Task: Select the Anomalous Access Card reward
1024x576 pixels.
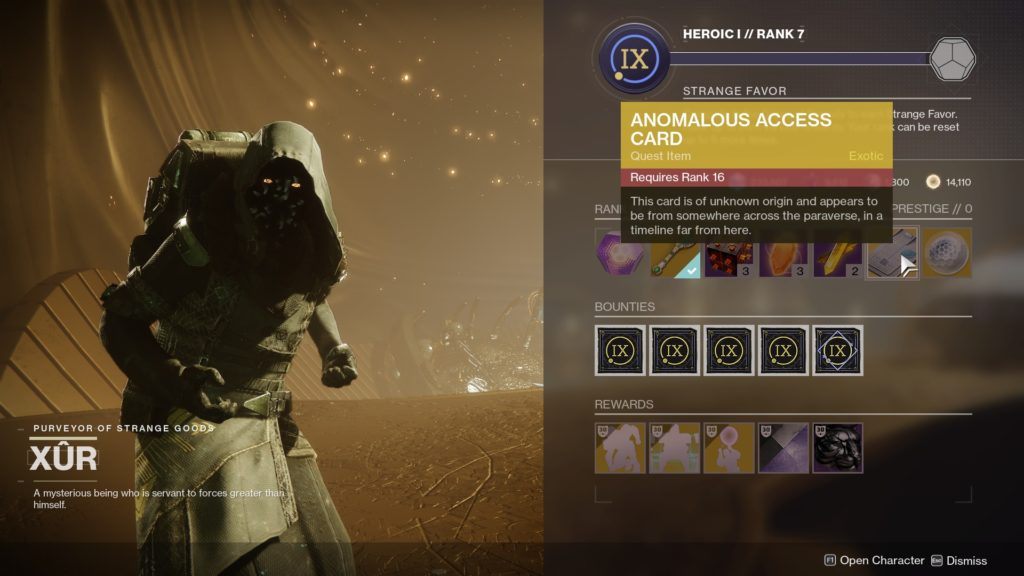Action: 892,253
